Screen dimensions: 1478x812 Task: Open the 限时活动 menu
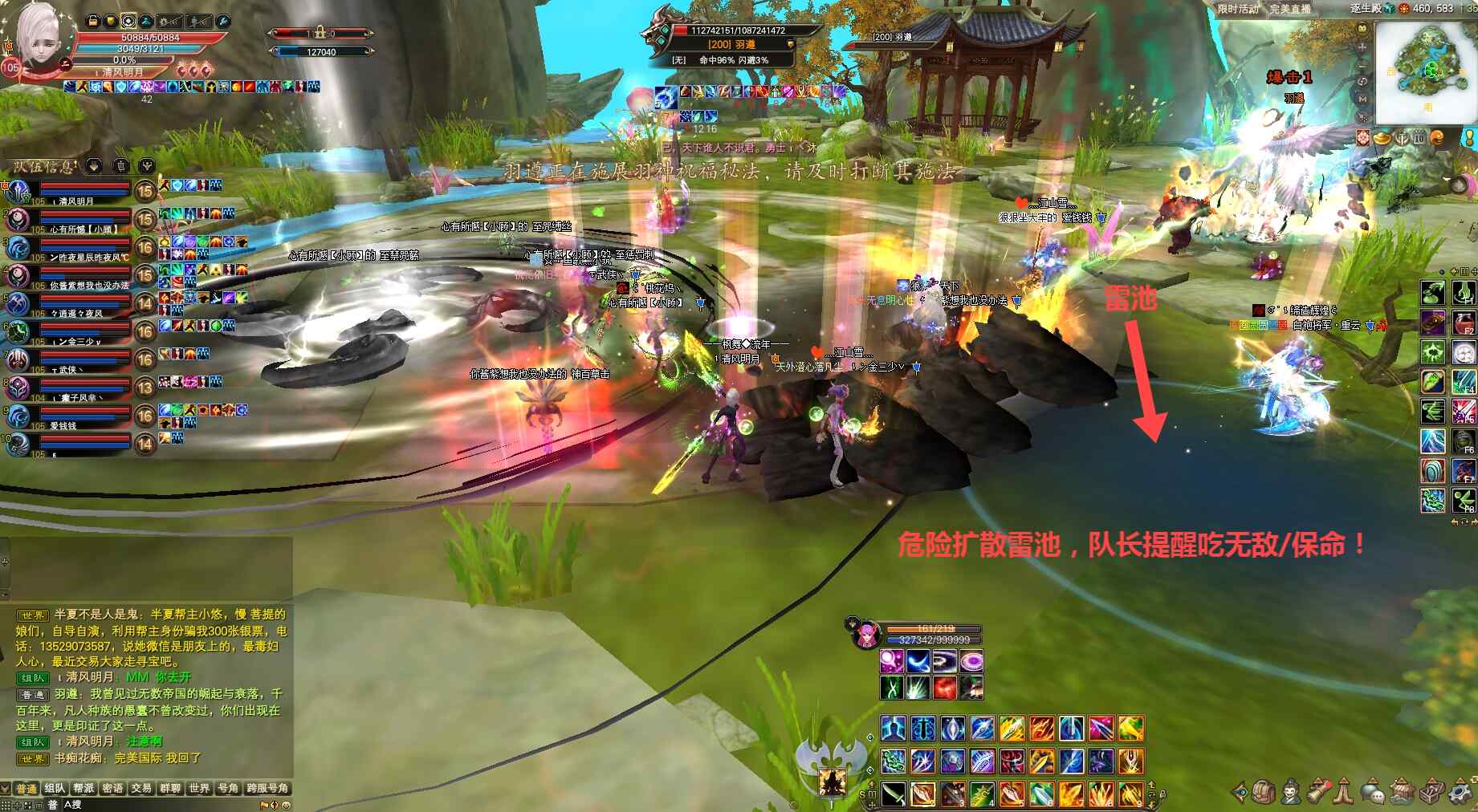[1238, 9]
